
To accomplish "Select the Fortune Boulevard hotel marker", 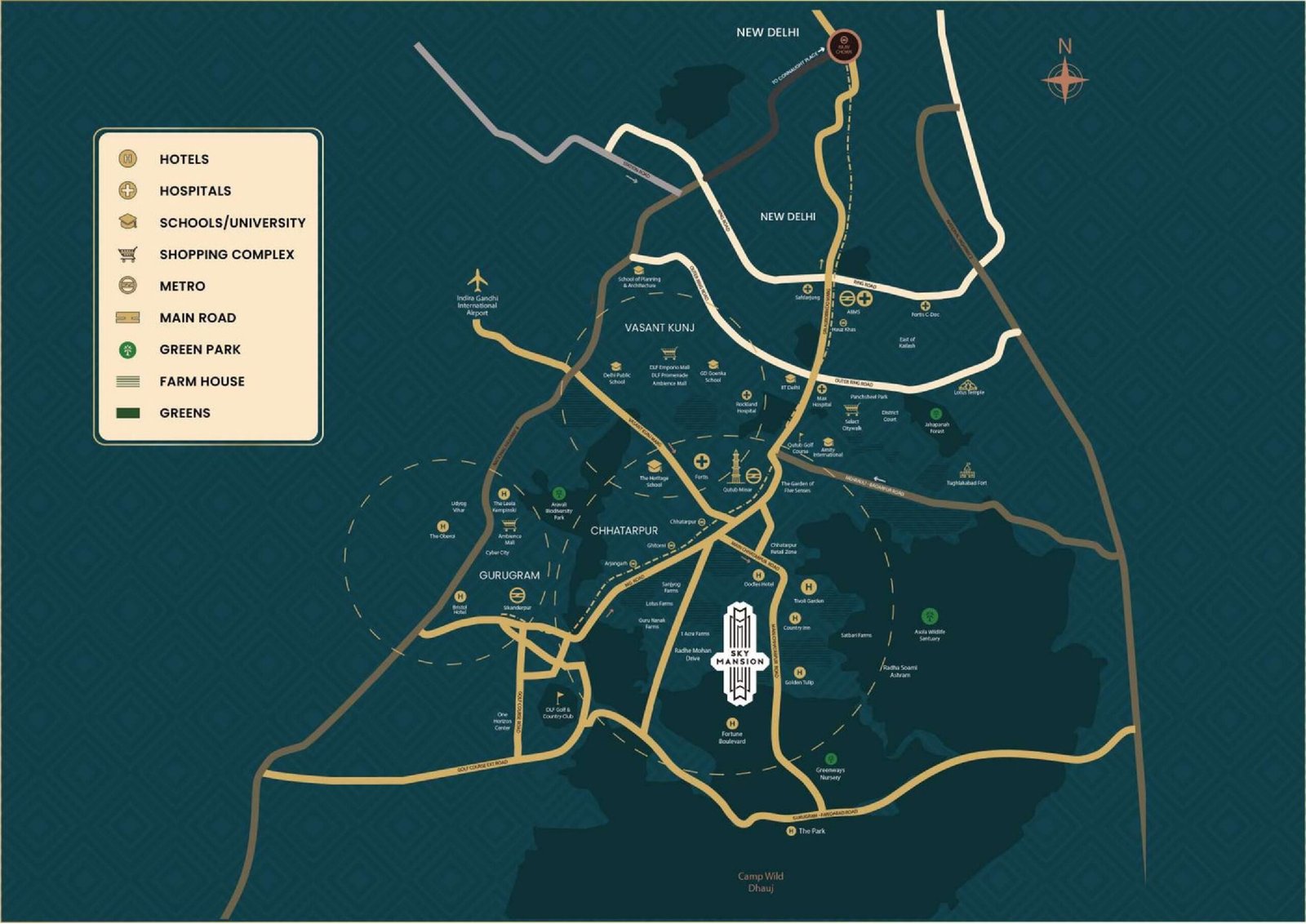I will click(732, 723).
